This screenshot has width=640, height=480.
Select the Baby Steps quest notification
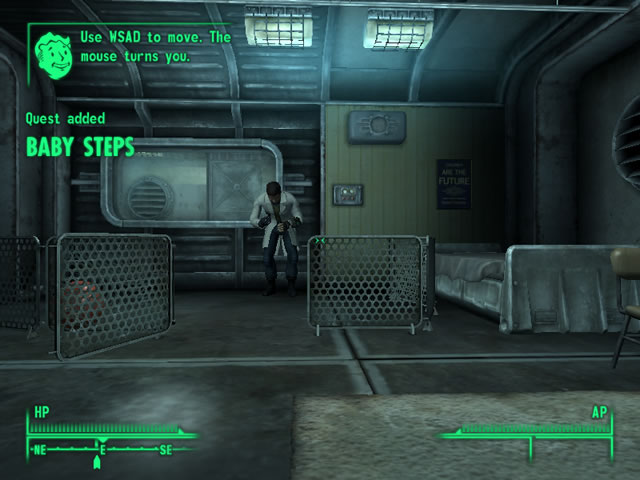click(x=80, y=148)
